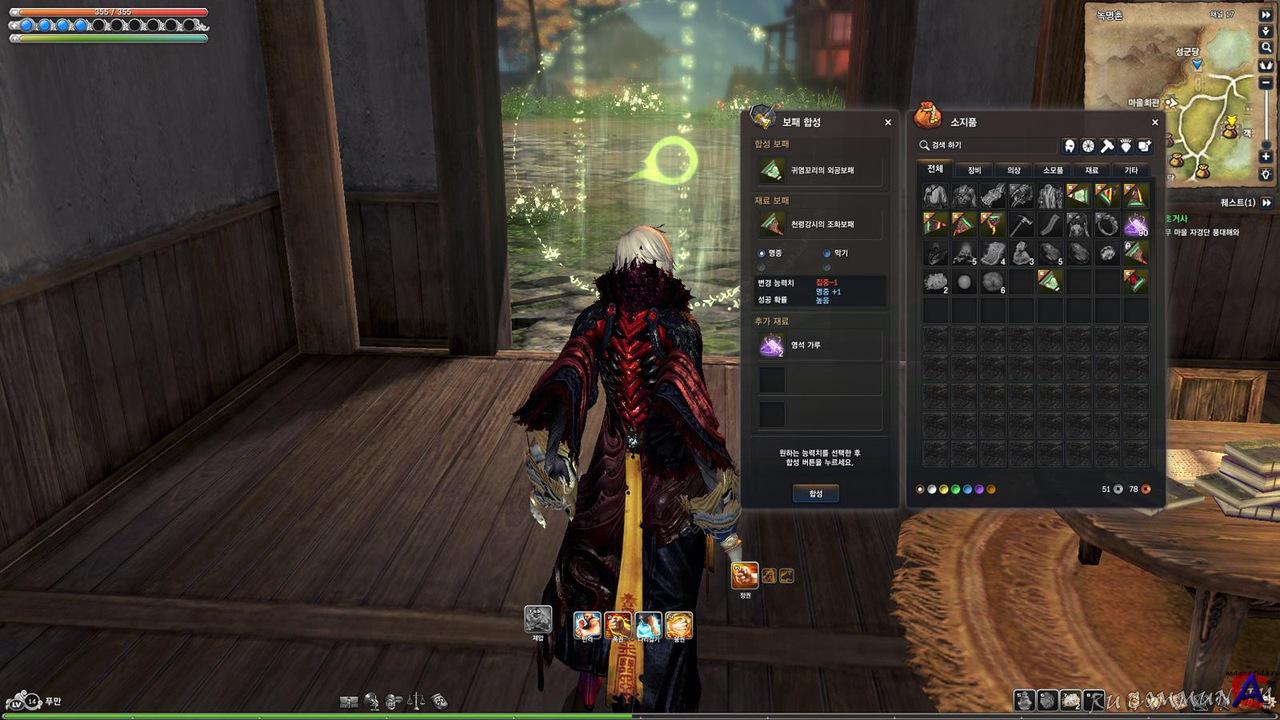Image resolution: width=1280 pixels, height=720 pixels.
Task: Open the 기타 misc tab
Action: [x=1131, y=170]
